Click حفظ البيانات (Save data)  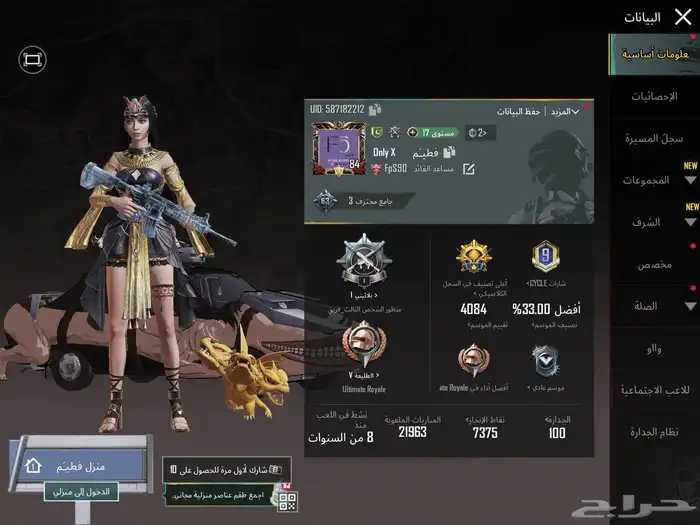pos(520,111)
